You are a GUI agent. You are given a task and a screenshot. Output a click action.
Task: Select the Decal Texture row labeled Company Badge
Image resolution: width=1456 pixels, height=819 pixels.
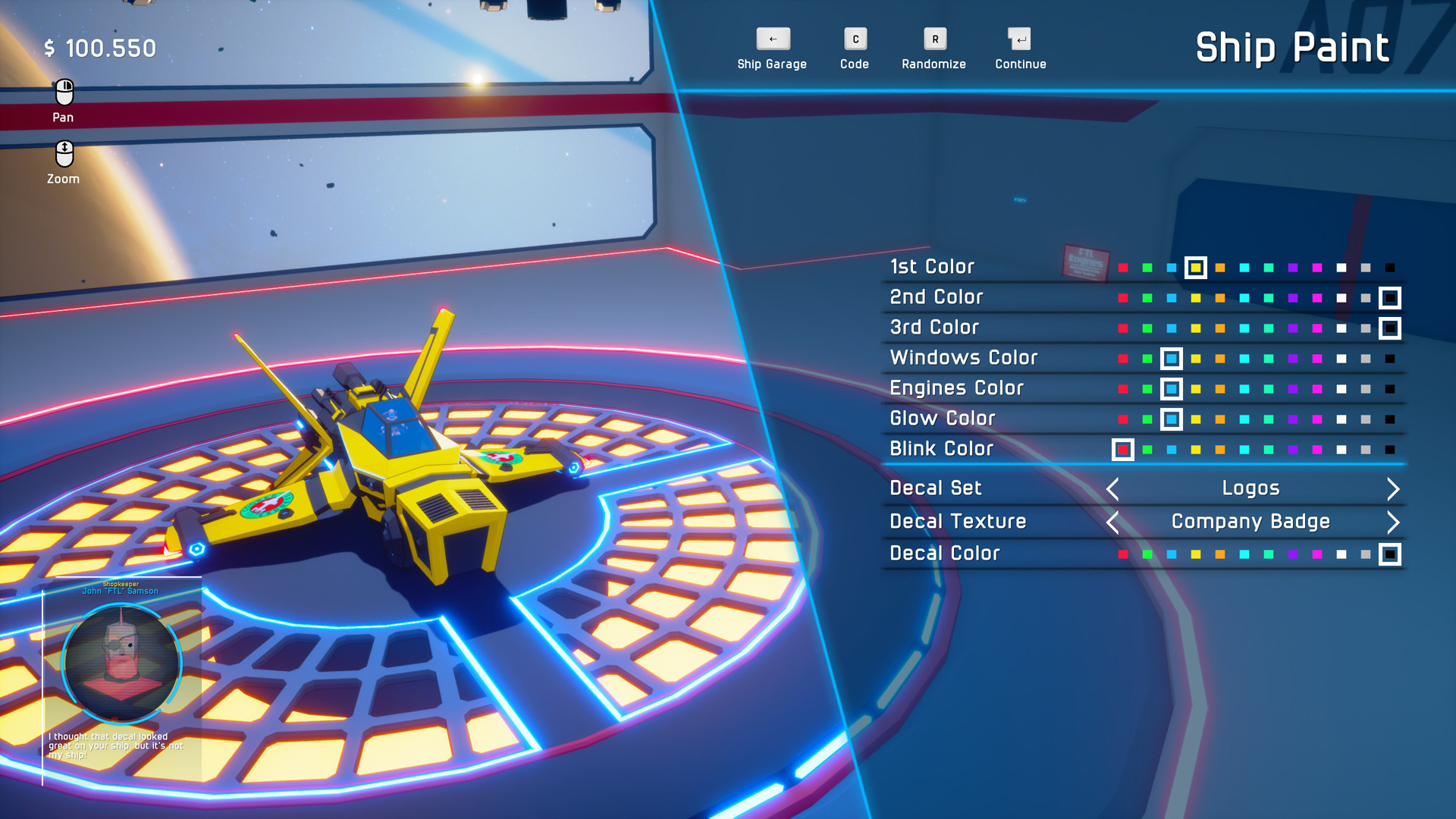coord(958,521)
